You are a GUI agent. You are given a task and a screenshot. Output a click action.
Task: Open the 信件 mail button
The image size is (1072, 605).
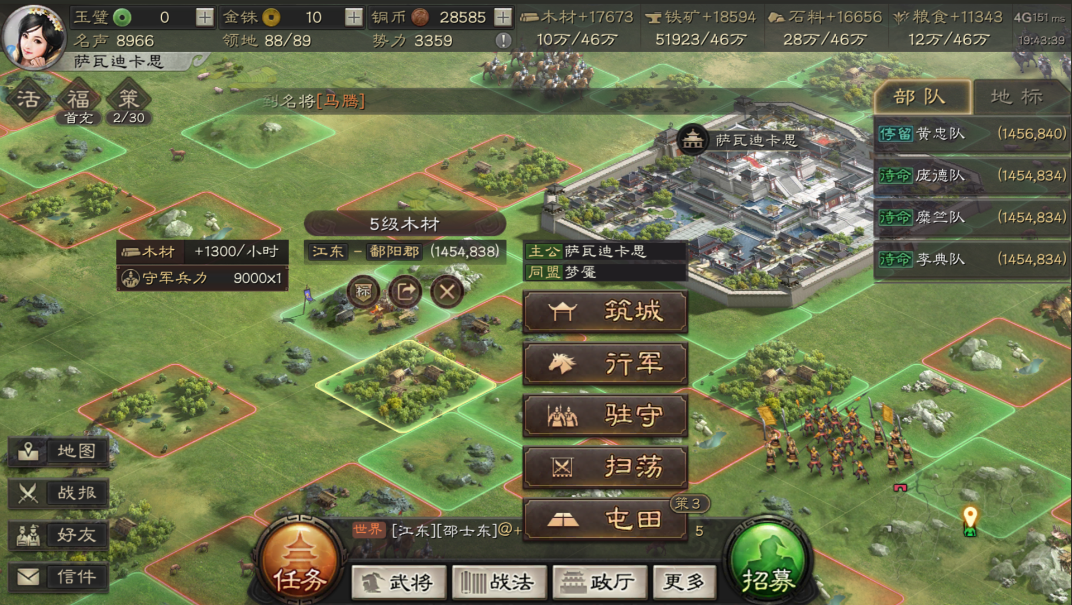[59, 577]
